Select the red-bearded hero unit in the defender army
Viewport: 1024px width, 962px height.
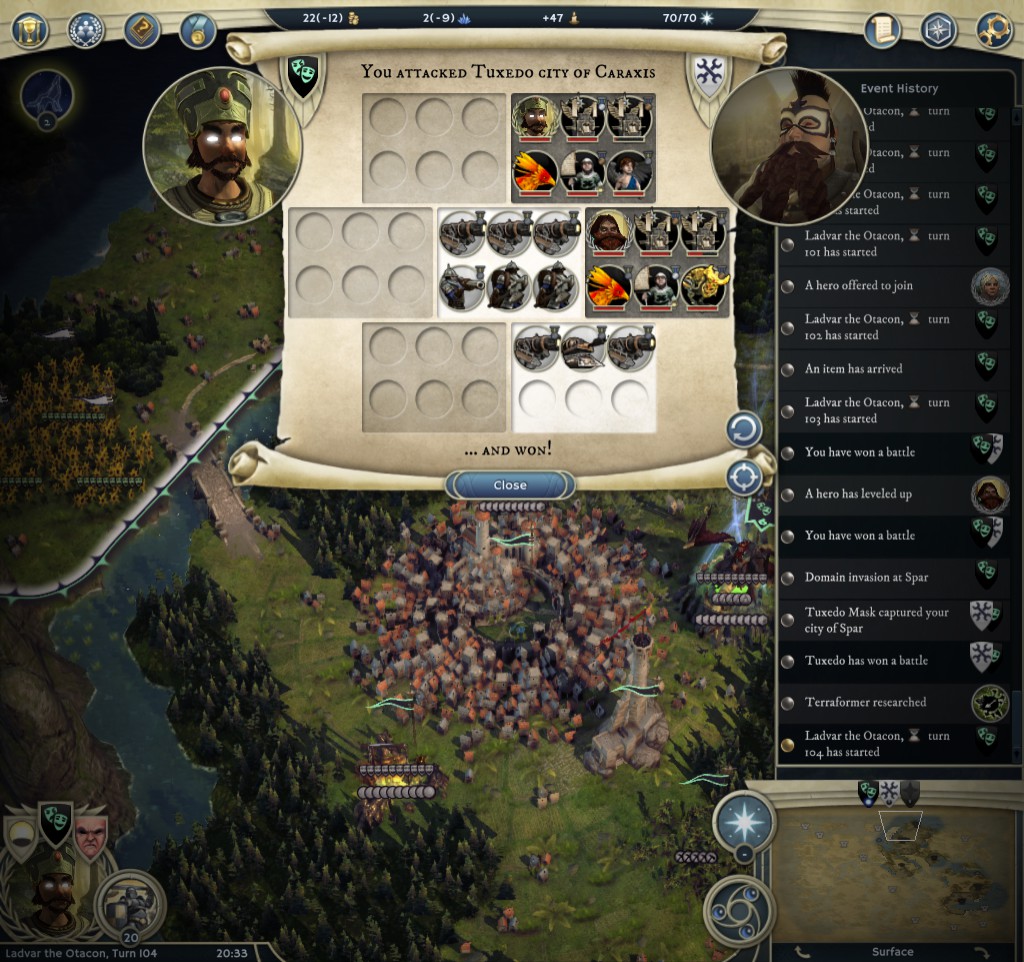pos(609,232)
